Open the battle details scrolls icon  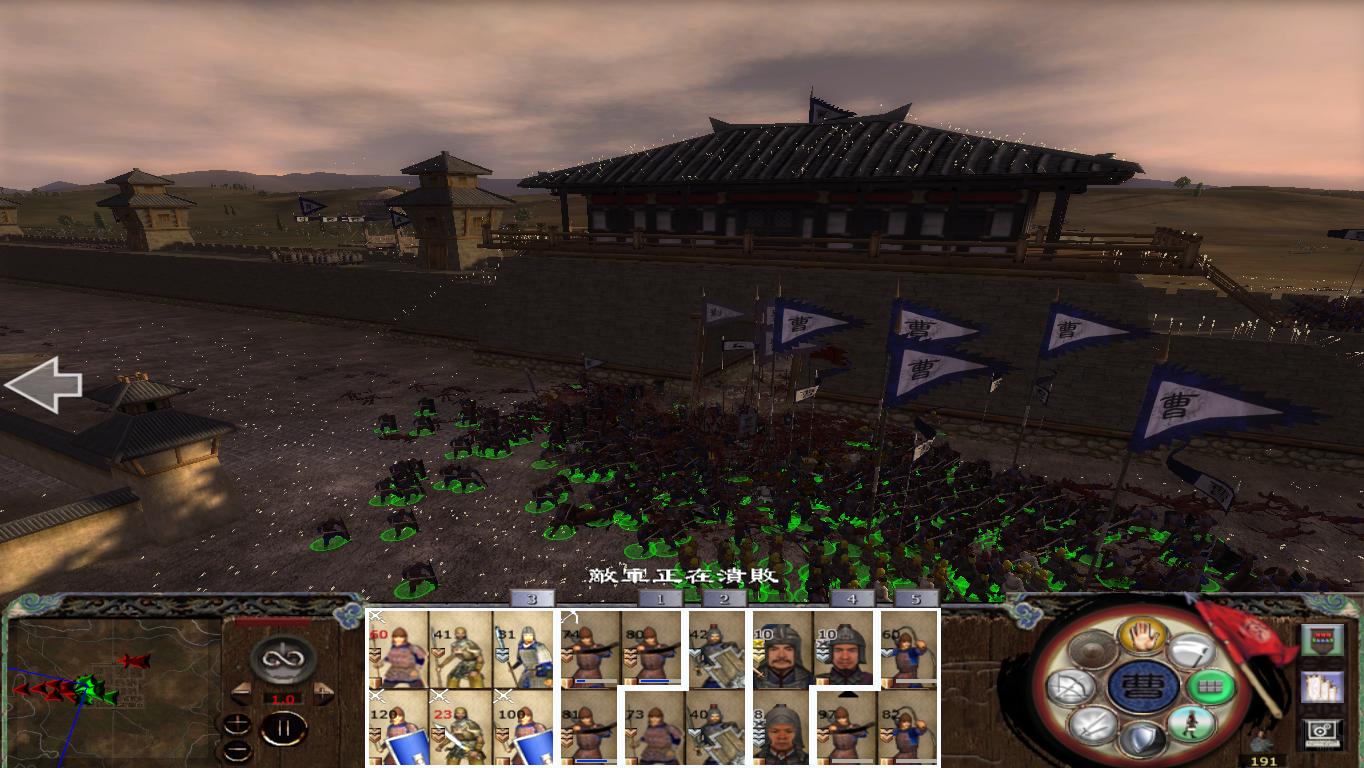coord(1323,686)
